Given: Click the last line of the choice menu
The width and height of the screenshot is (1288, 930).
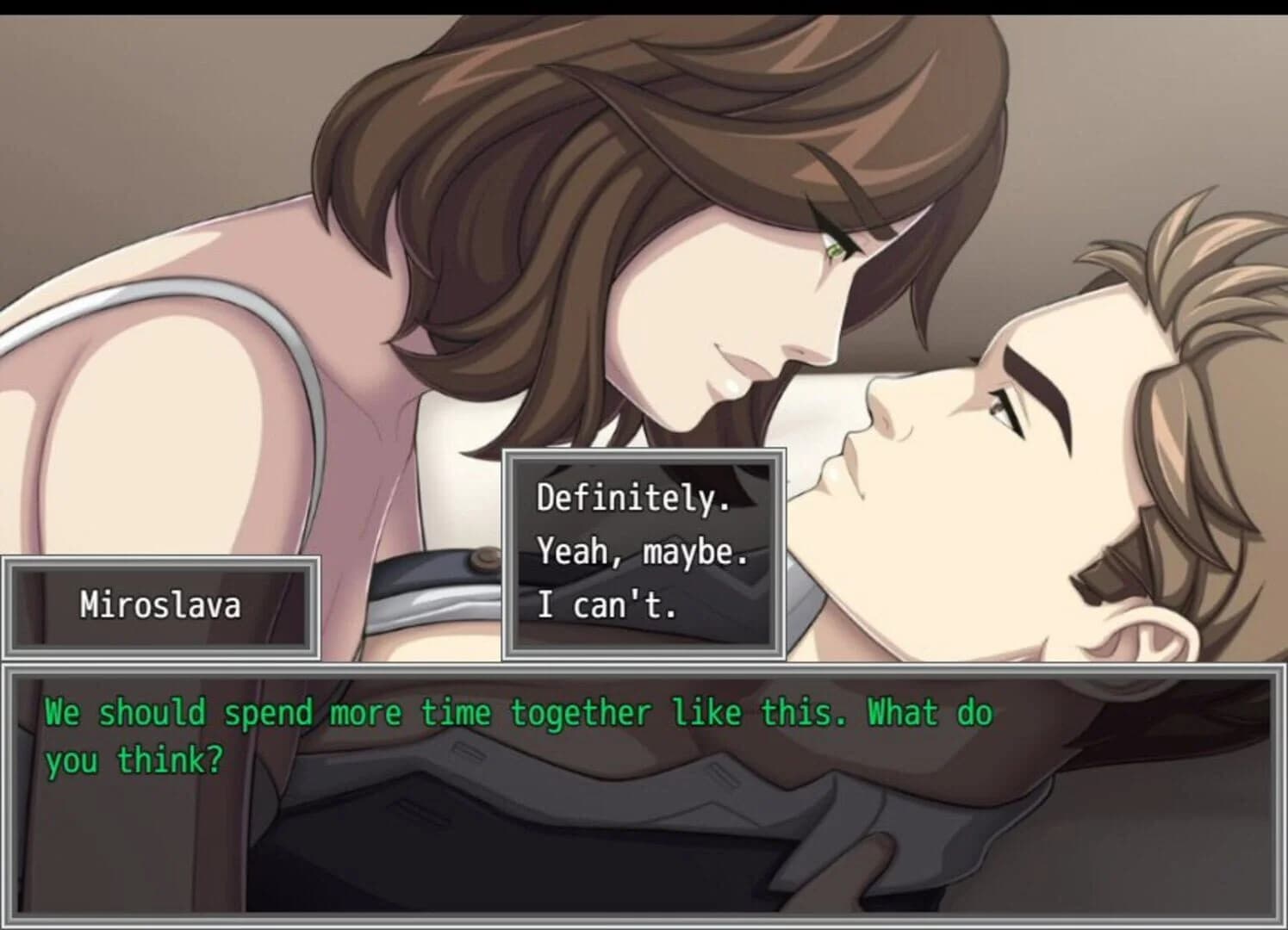Looking at the screenshot, I should tap(608, 604).
